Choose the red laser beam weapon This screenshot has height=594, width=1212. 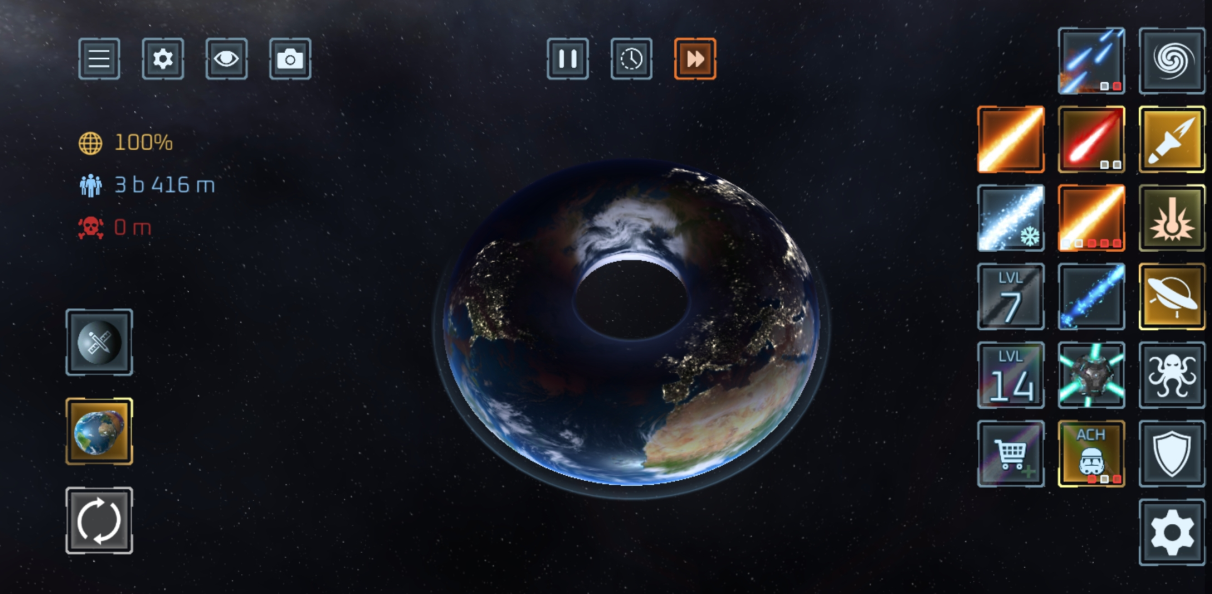[1091, 140]
